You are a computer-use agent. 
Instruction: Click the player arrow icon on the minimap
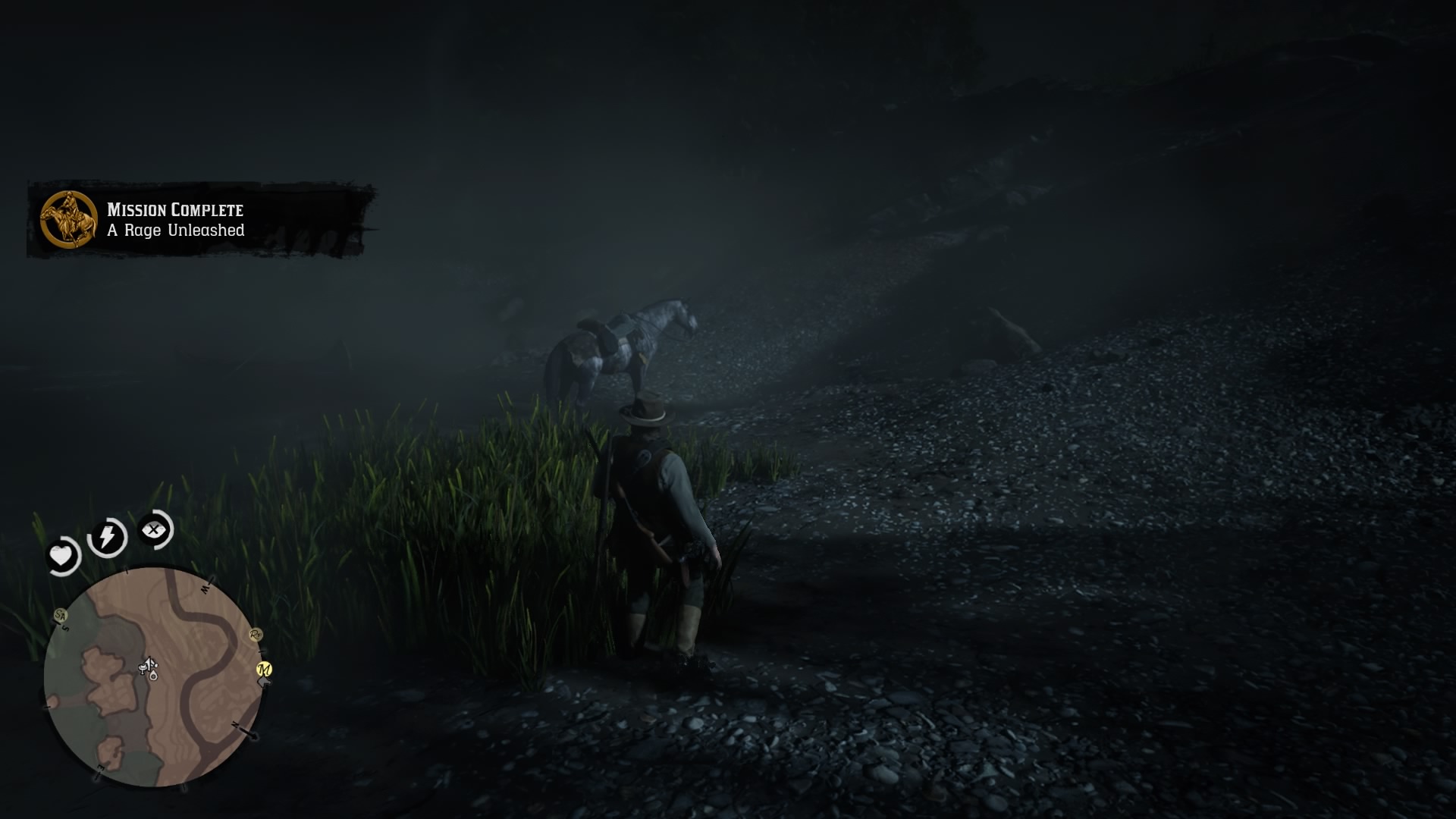[149, 662]
